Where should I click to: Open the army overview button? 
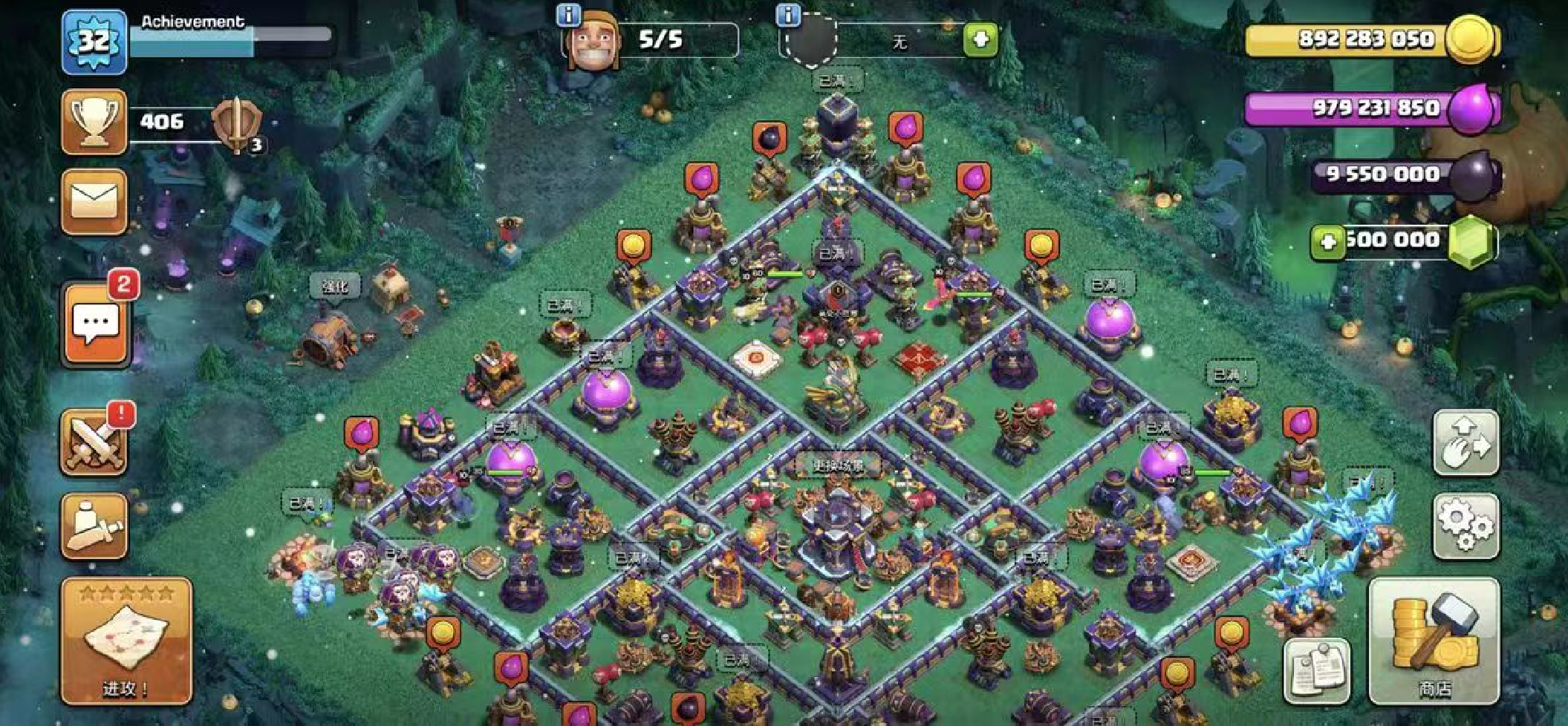coord(94,526)
